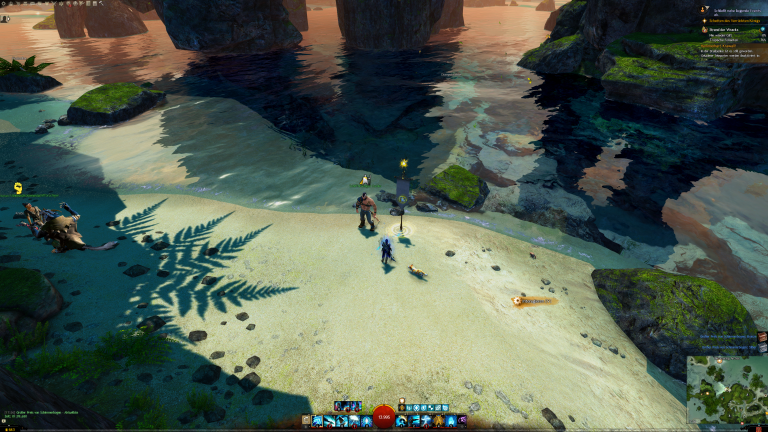Click the chat log text area
Viewport: 768px width, 432px height.
pos(50,412)
